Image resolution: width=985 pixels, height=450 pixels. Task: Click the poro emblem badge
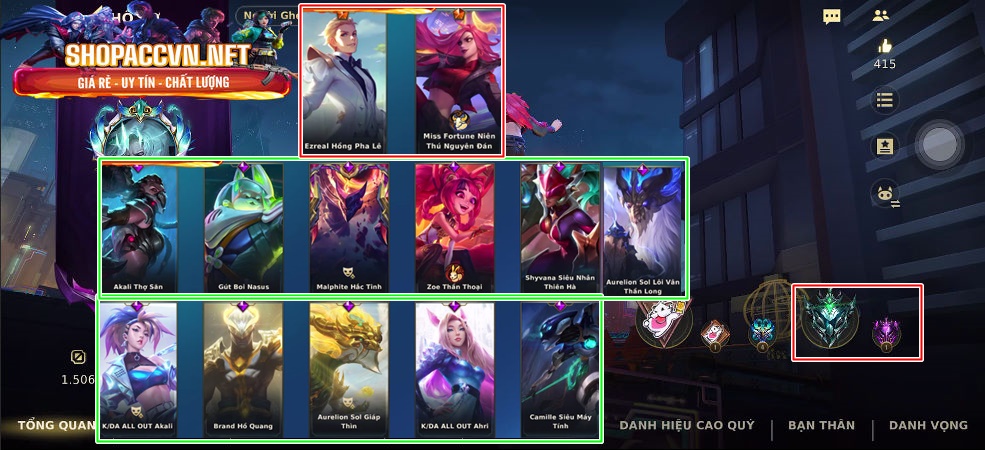(x=664, y=321)
